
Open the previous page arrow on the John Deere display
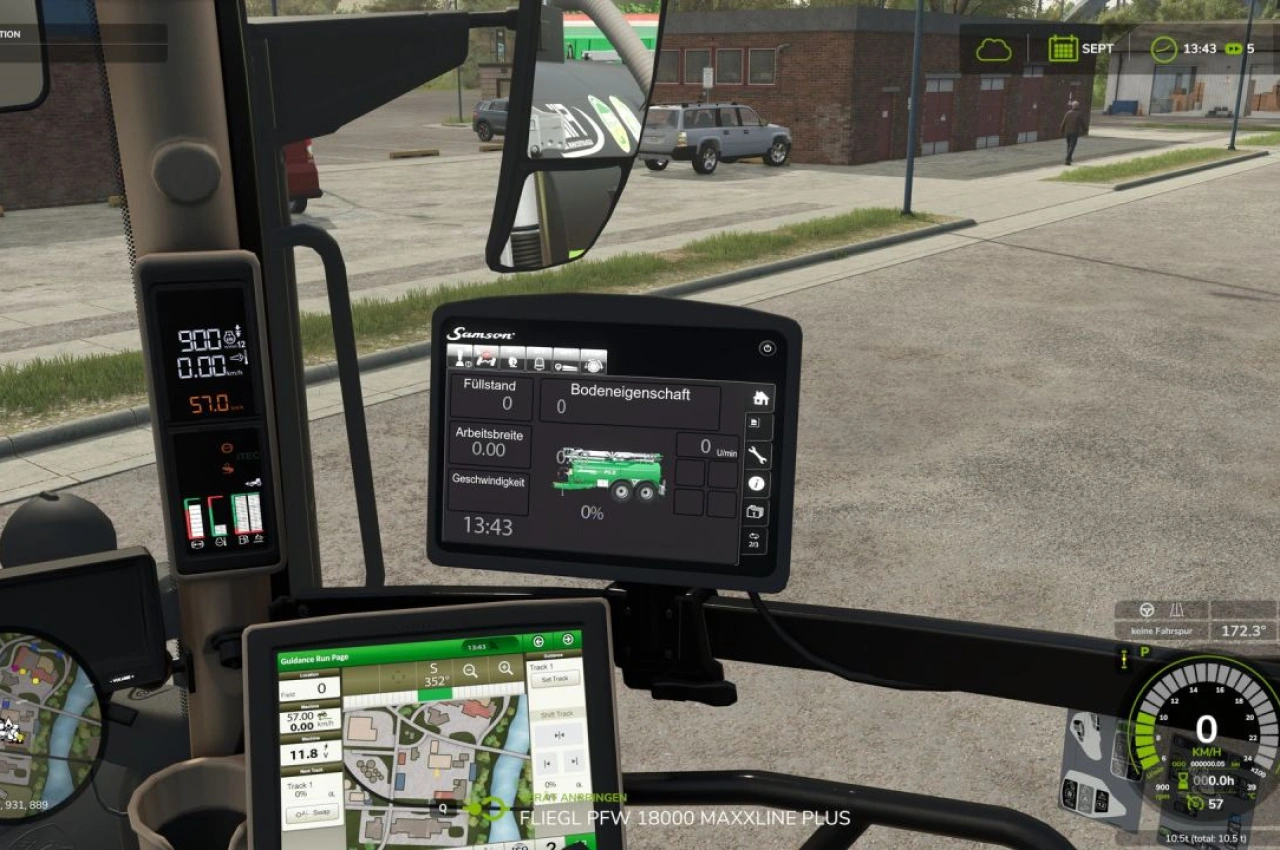[x=538, y=641]
